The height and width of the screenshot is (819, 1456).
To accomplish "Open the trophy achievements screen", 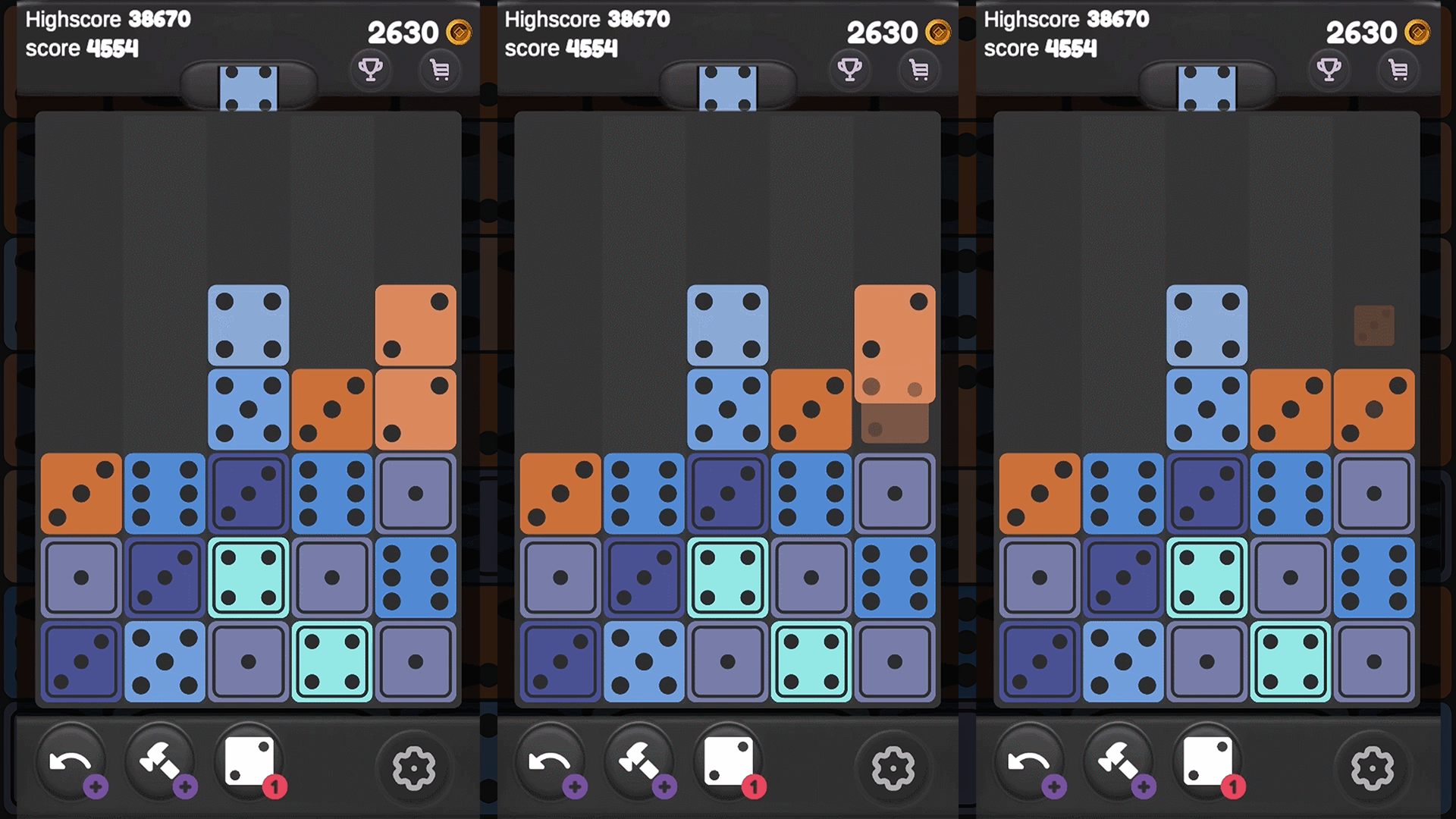I will 372,70.
